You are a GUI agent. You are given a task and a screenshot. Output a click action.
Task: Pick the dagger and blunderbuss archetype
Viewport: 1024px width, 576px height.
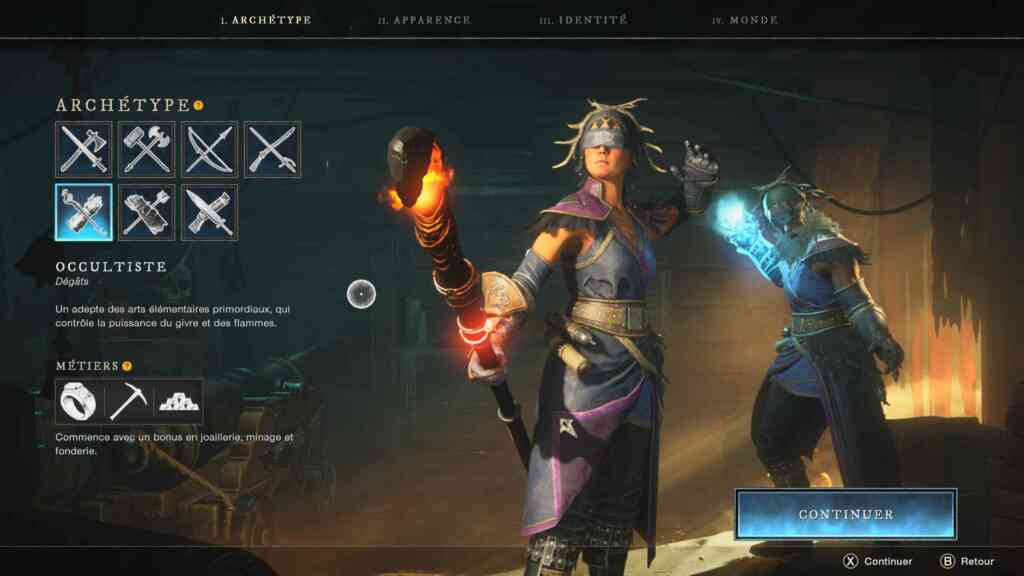click(x=210, y=212)
